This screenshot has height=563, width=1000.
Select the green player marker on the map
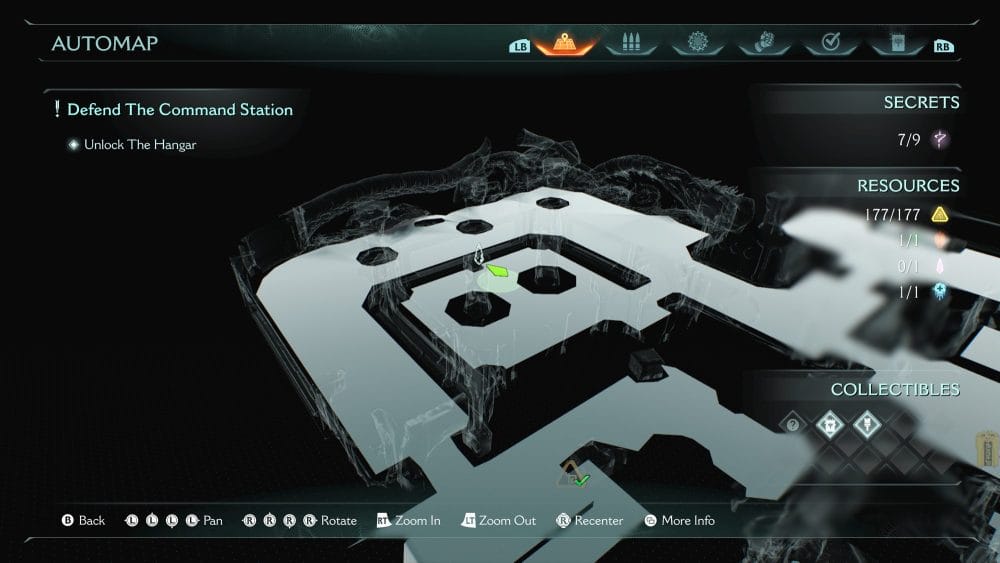(x=496, y=270)
